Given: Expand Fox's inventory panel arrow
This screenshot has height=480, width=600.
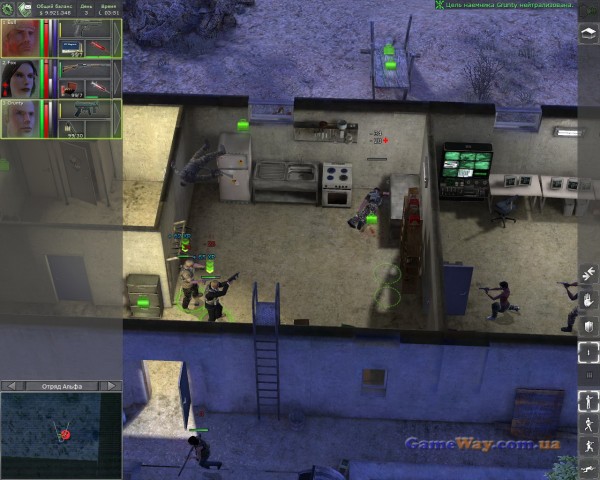Looking at the screenshot, I should [x=118, y=77].
